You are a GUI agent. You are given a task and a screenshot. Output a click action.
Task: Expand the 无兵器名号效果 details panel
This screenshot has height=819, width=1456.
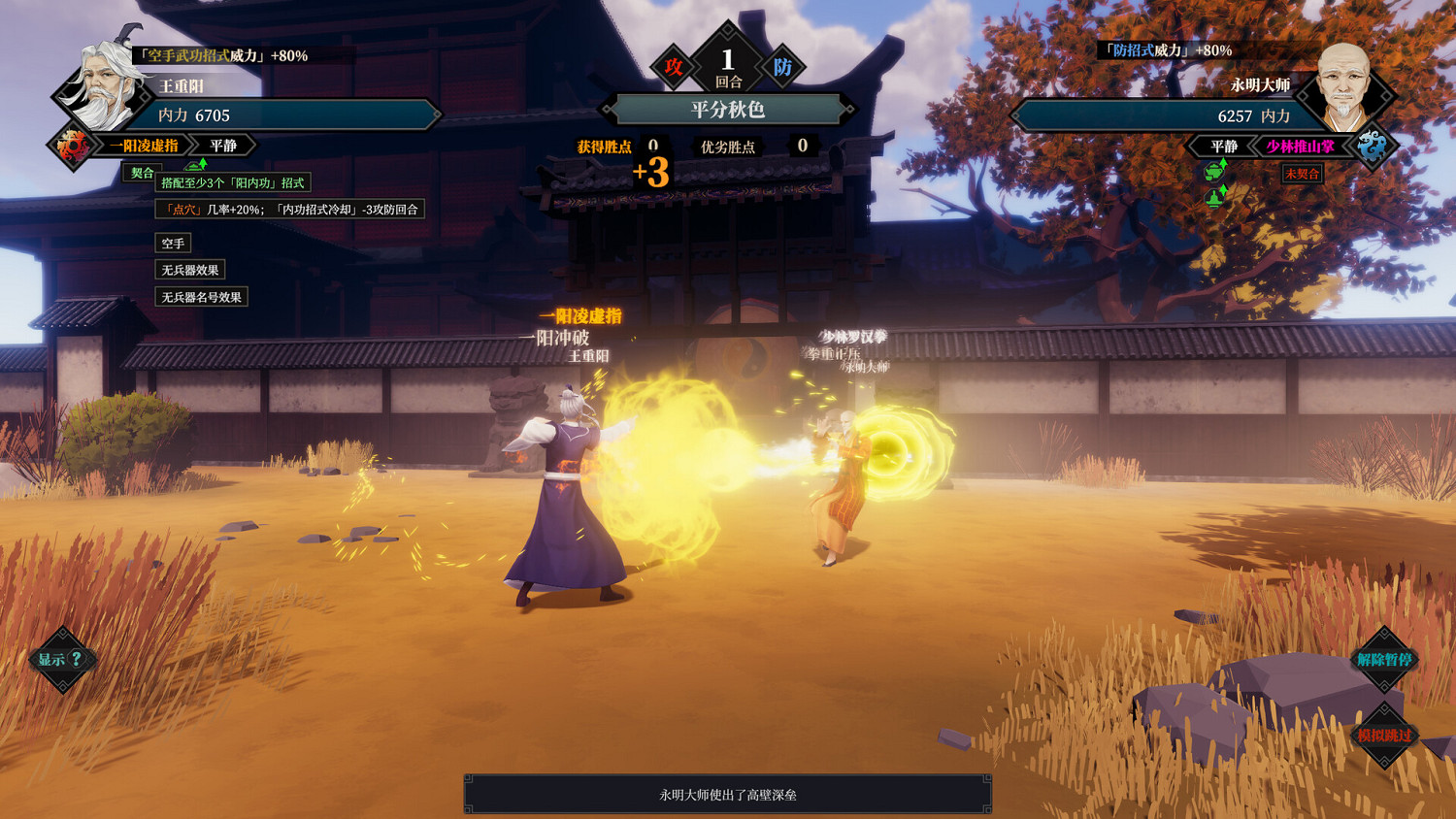(x=201, y=297)
